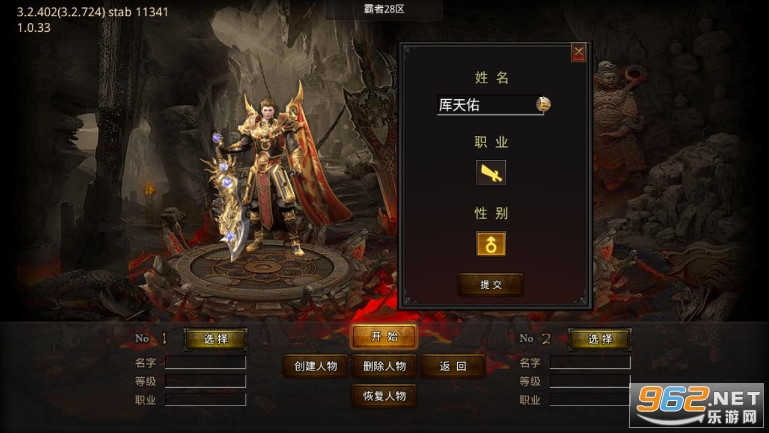Viewport: 769px width, 433px height.
Task: Choose the male gender icon
Action: (x=491, y=244)
